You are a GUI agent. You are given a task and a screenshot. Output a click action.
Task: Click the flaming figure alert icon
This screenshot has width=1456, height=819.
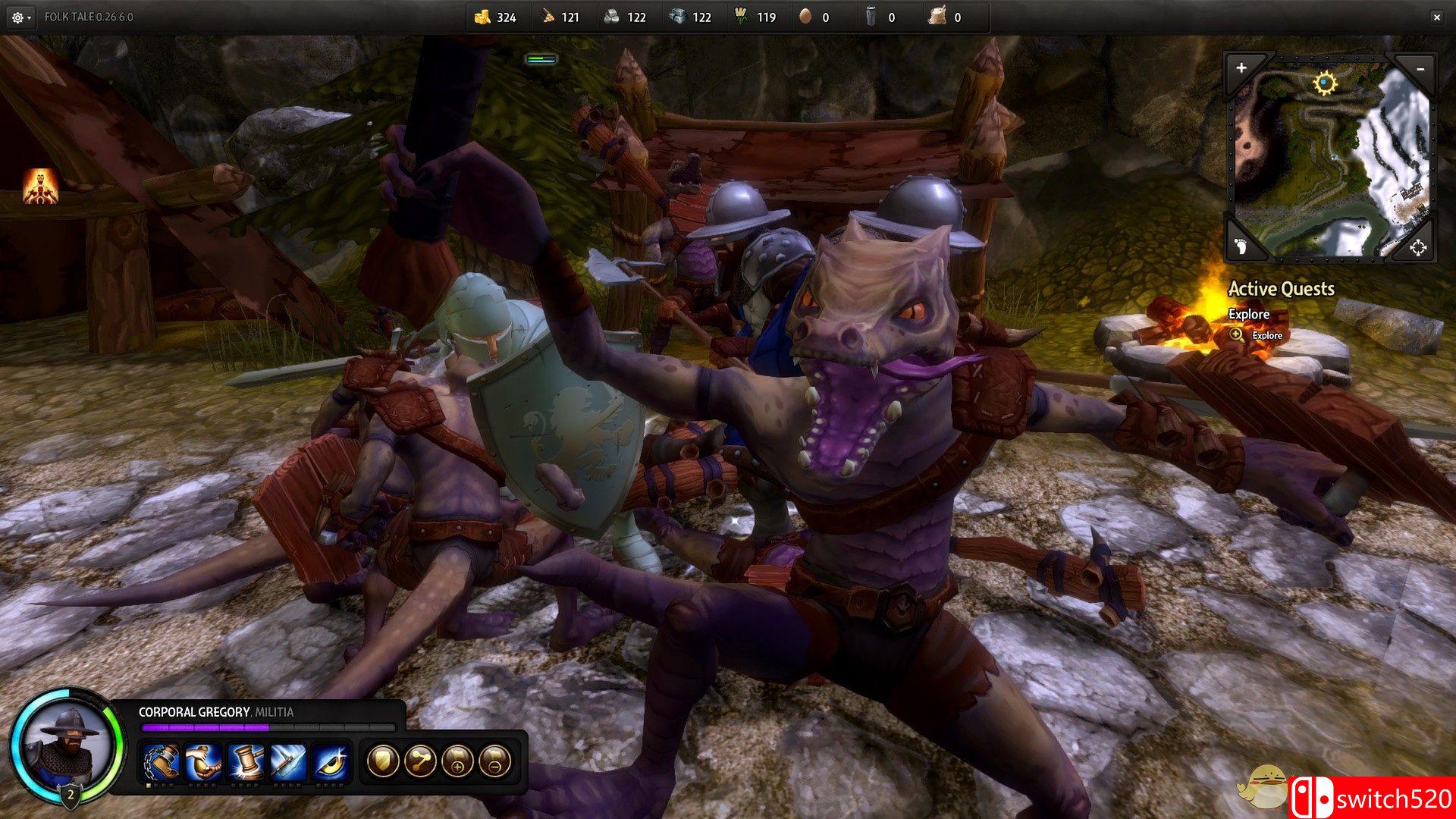pos(40,187)
